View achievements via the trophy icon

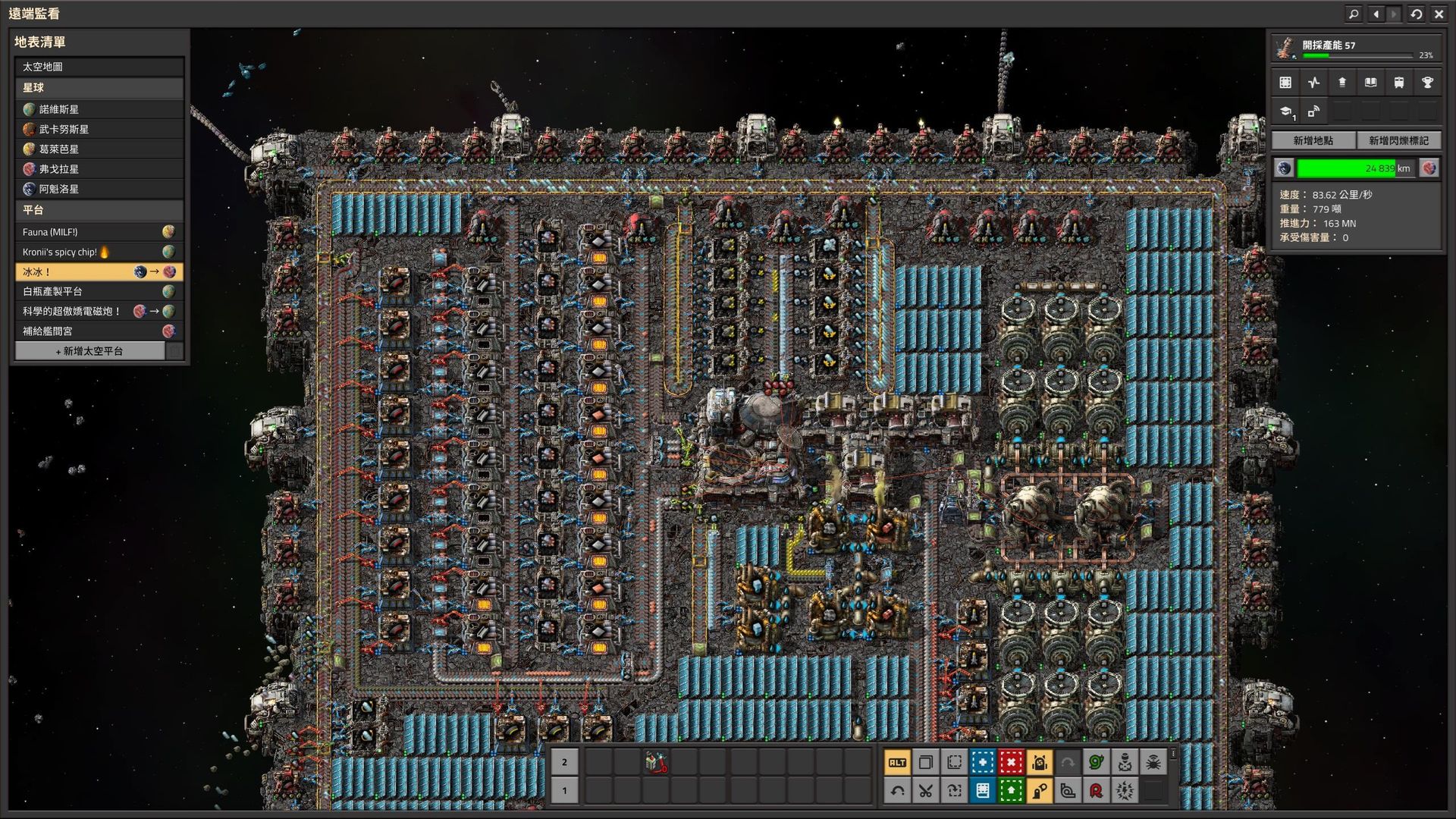(1429, 82)
